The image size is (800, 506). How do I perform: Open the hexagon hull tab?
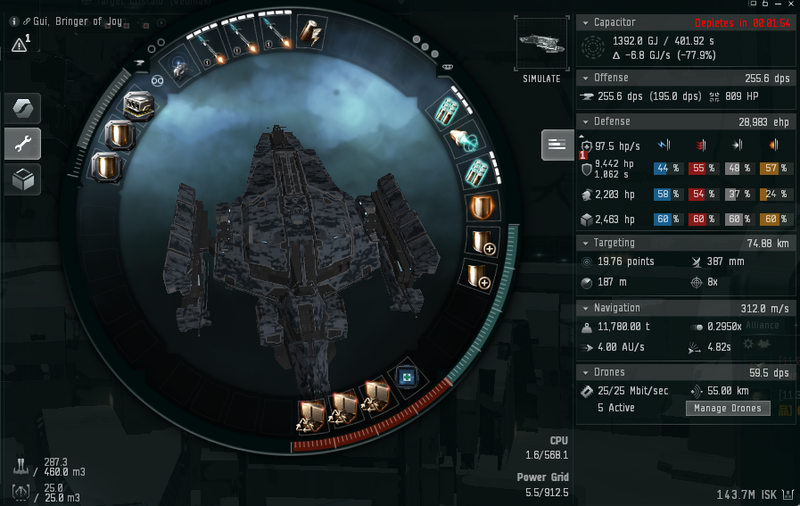click(22, 108)
